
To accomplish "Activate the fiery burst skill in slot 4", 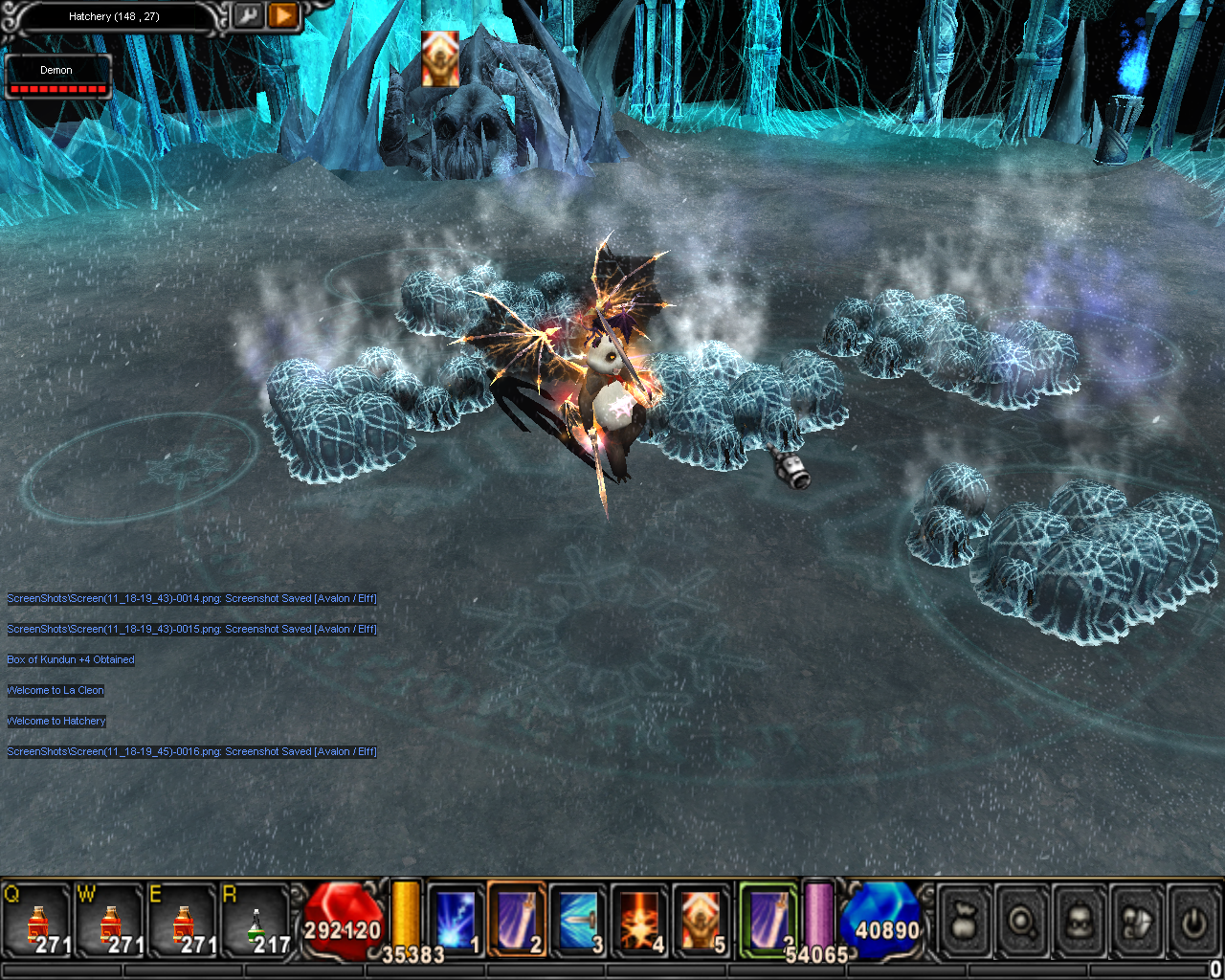I will coord(639,920).
